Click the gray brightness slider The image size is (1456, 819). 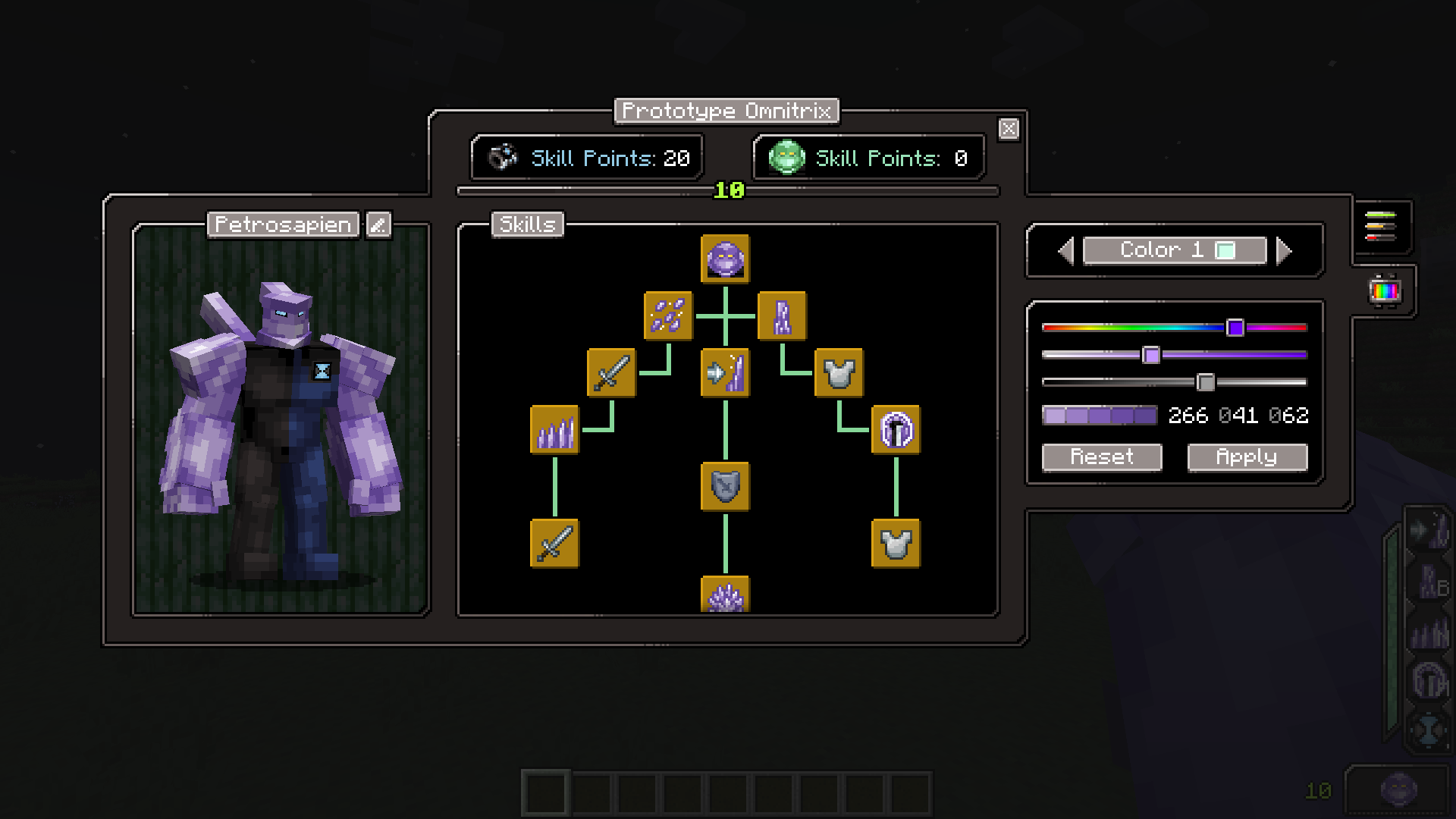[1174, 382]
